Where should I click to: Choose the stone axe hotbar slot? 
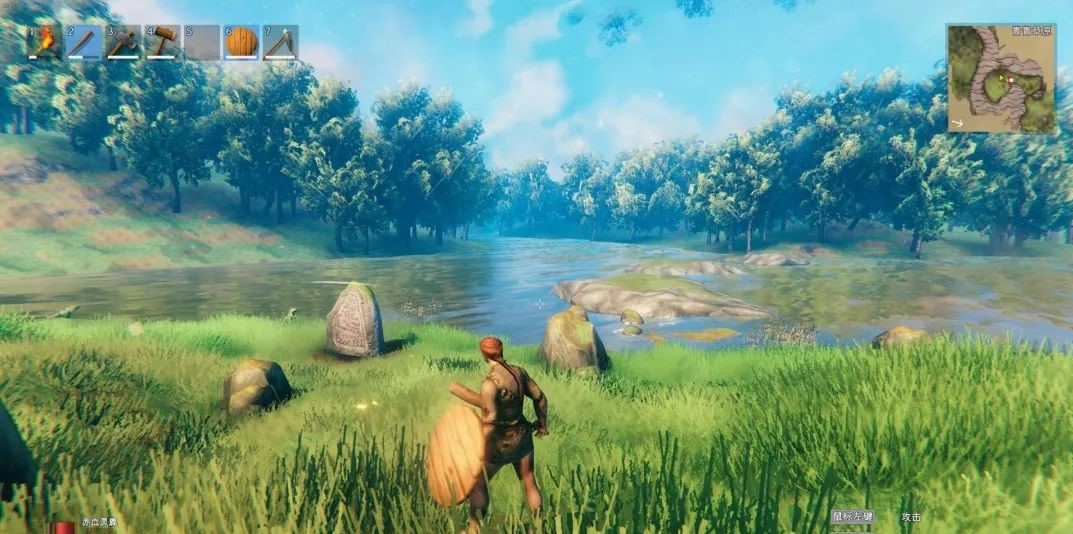[x=123, y=42]
